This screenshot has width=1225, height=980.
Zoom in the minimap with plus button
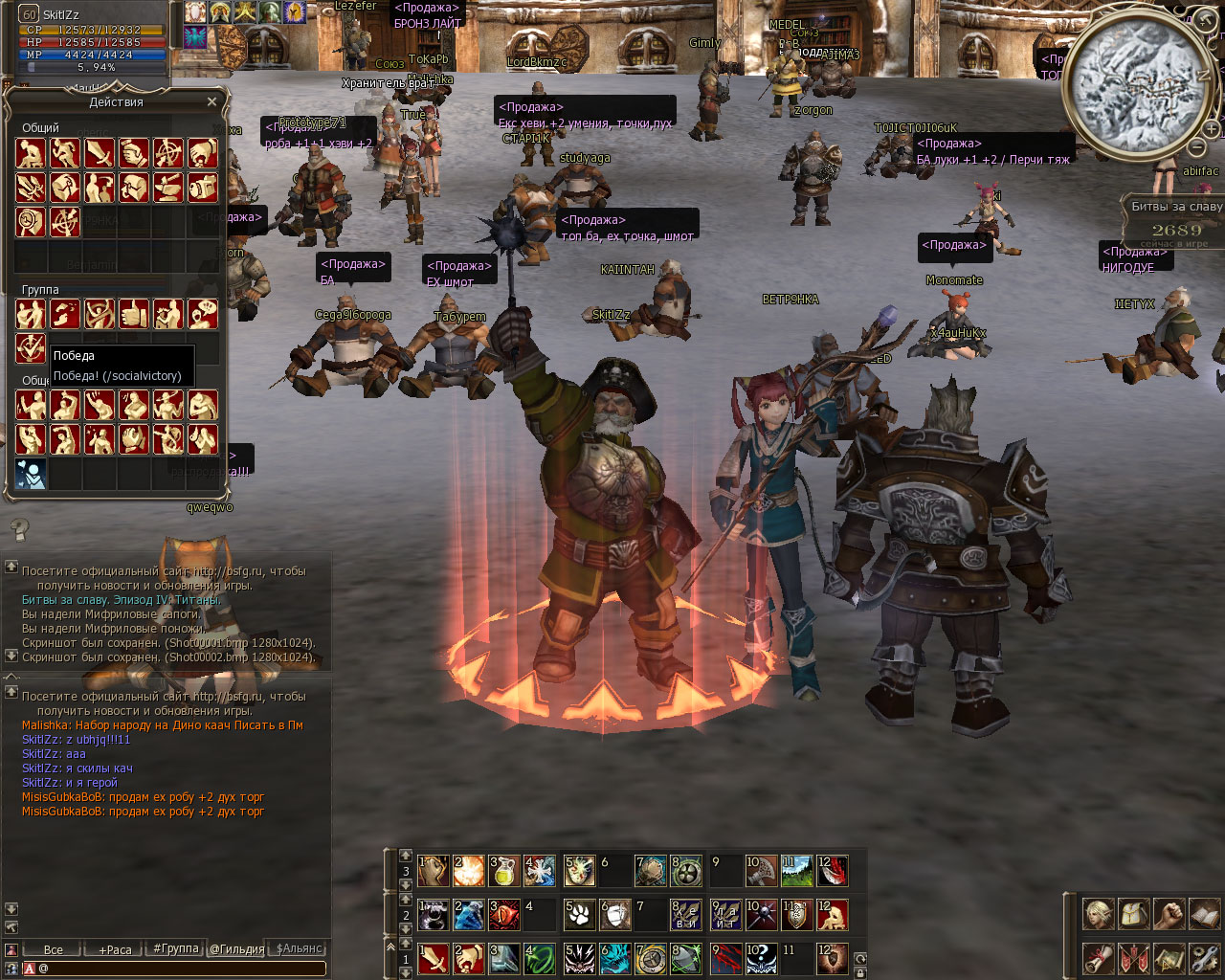tap(1212, 129)
